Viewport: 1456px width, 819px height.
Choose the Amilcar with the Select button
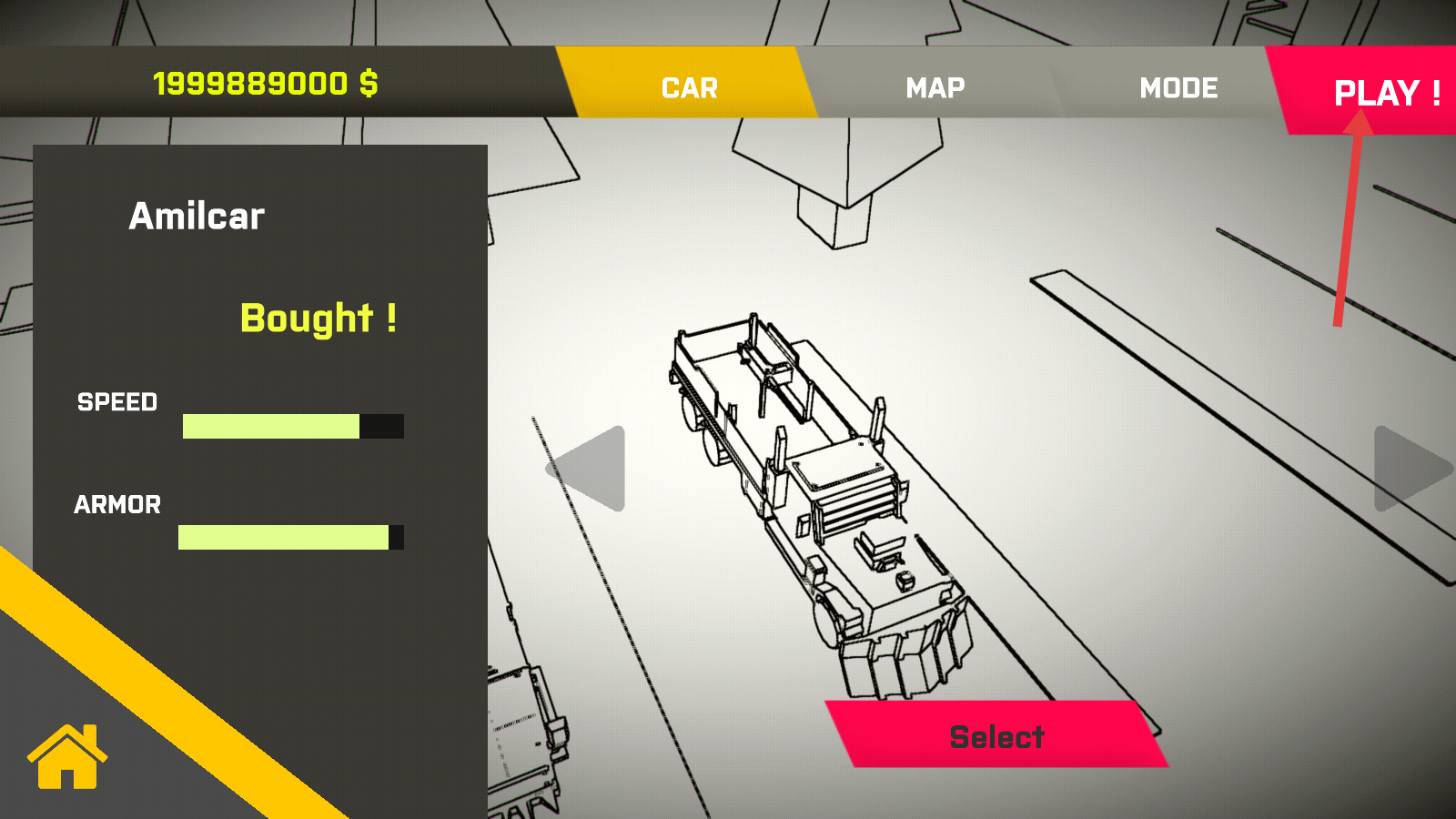pos(996,735)
